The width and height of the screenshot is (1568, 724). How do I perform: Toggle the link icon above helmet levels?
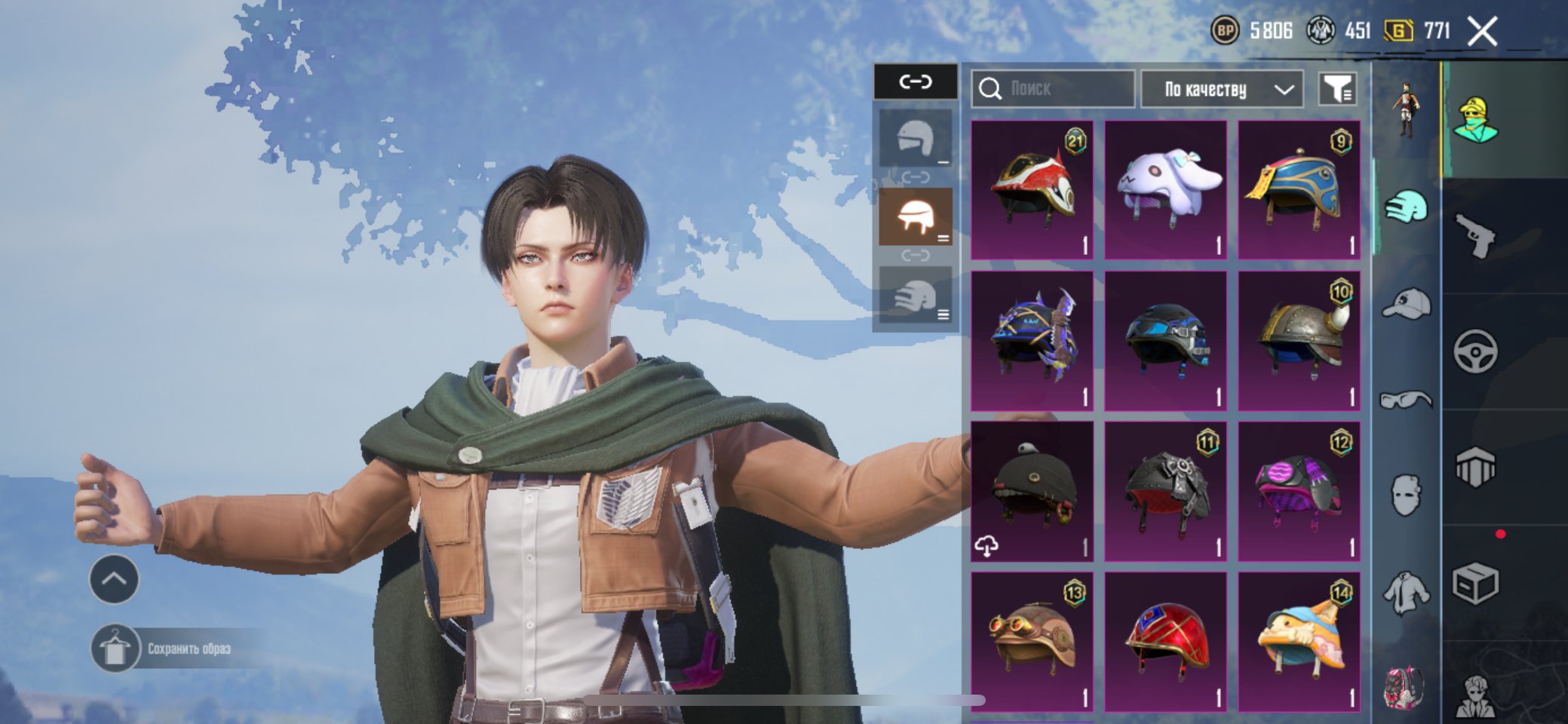916,81
